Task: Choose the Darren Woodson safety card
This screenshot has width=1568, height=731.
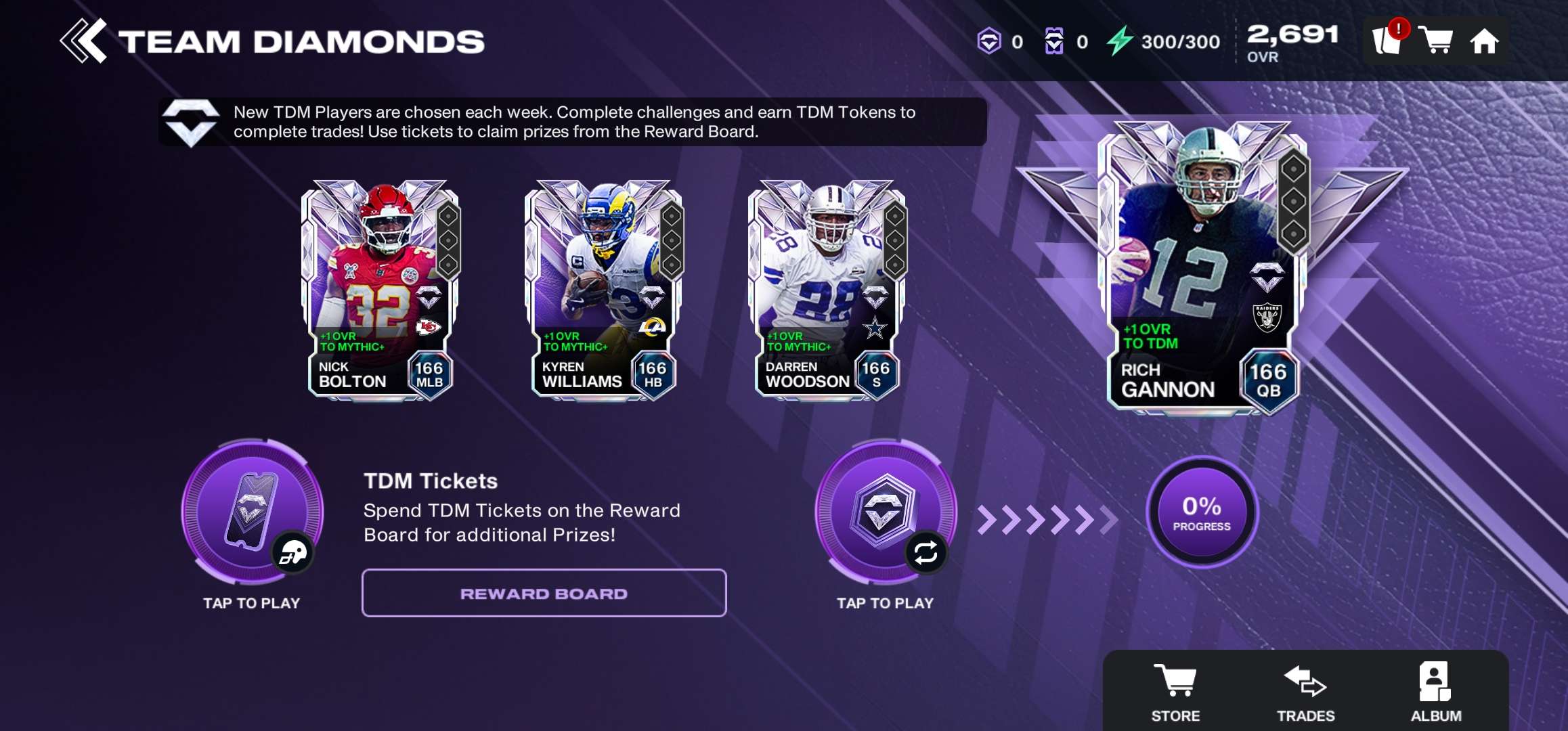Action: click(827, 291)
